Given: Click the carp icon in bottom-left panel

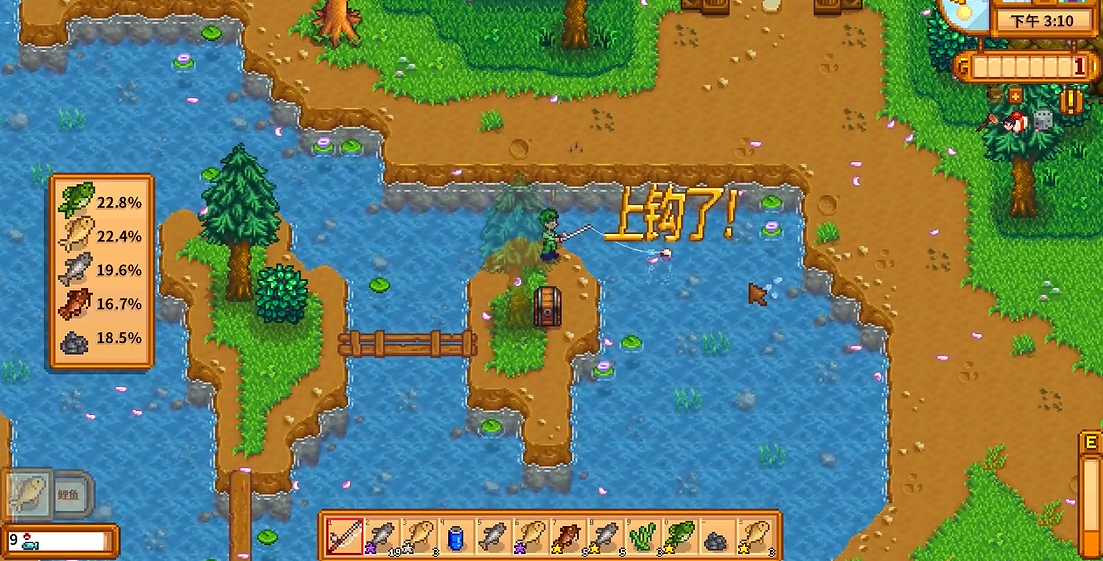Looking at the screenshot, I should tap(28, 494).
